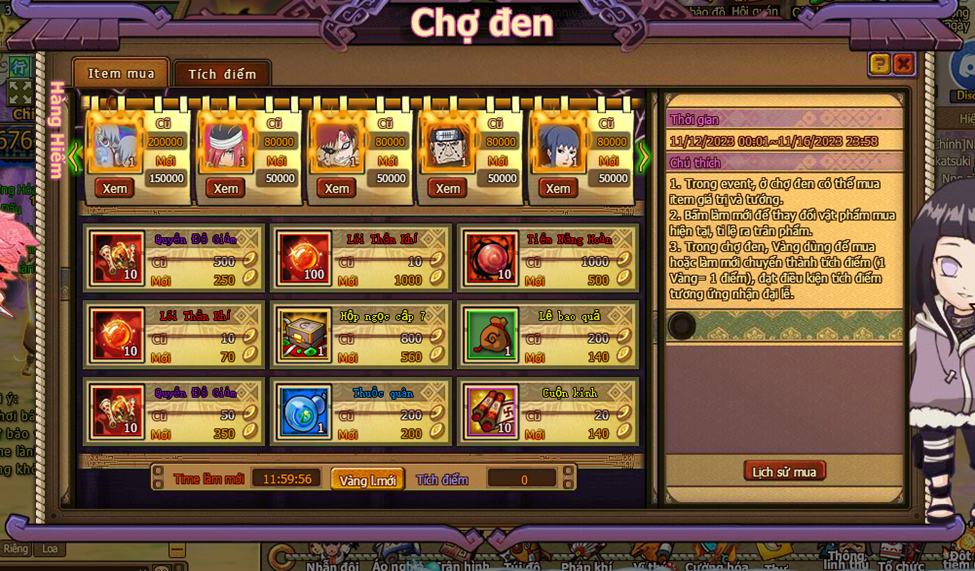Pick the Thuộc quân blue potion item
The height and width of the screenshot is (571, 975).
(x=306, y=412)
